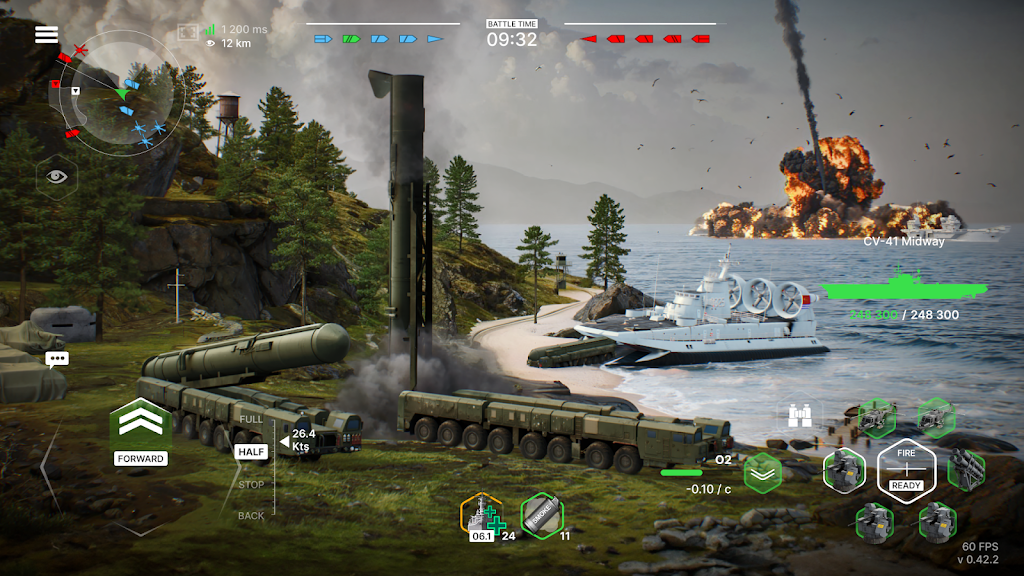Set throttle to STOP
This screenshot has height=576, width=1024.
tap(251, 485)
